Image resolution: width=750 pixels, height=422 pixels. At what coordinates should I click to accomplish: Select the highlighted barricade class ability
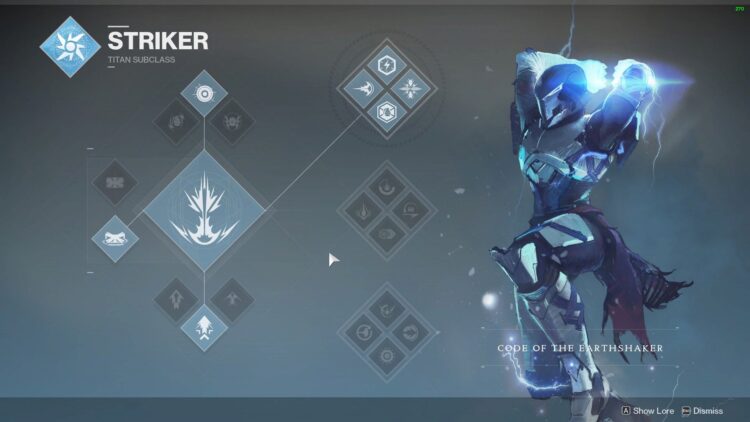coord(115,238)
